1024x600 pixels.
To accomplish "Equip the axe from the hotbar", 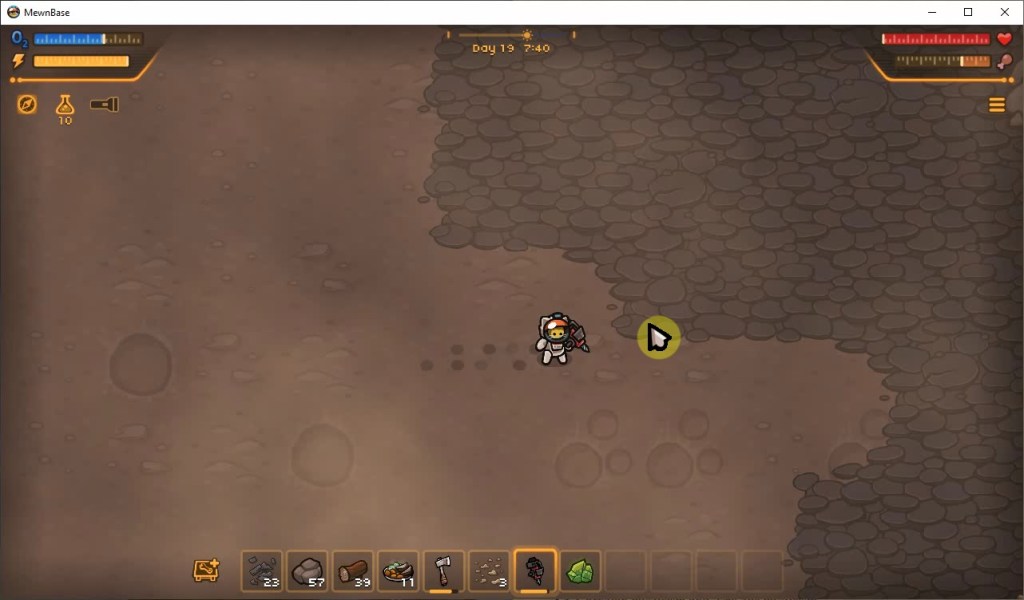I will [444, 571].
